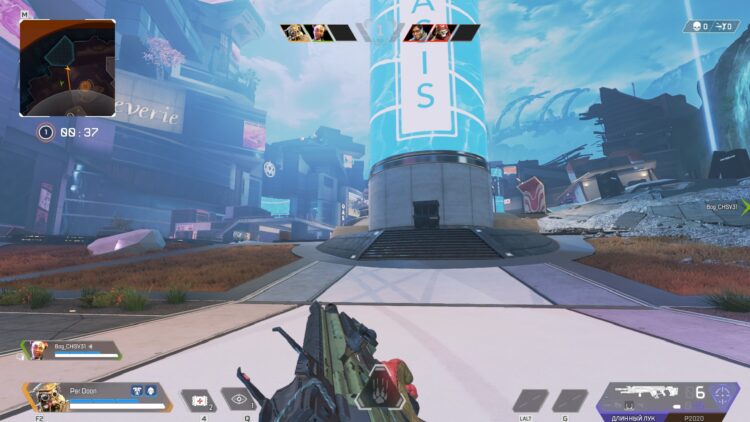Click Per Doon's legend portrait
750x422 pixels.
(44, 396)
